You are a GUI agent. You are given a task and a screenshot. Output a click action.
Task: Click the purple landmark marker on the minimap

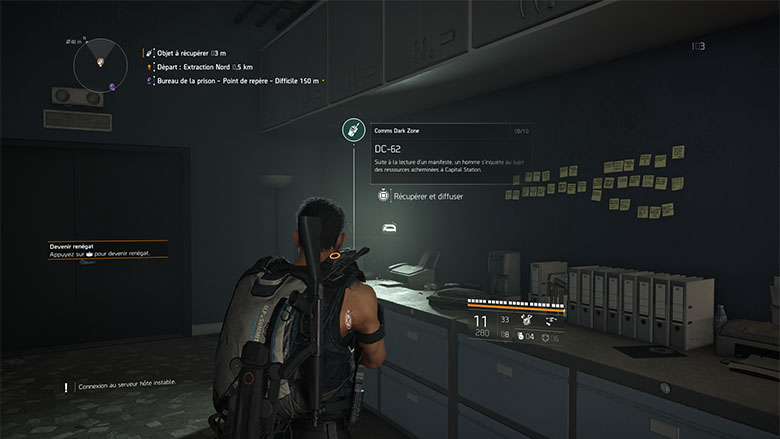113,86
